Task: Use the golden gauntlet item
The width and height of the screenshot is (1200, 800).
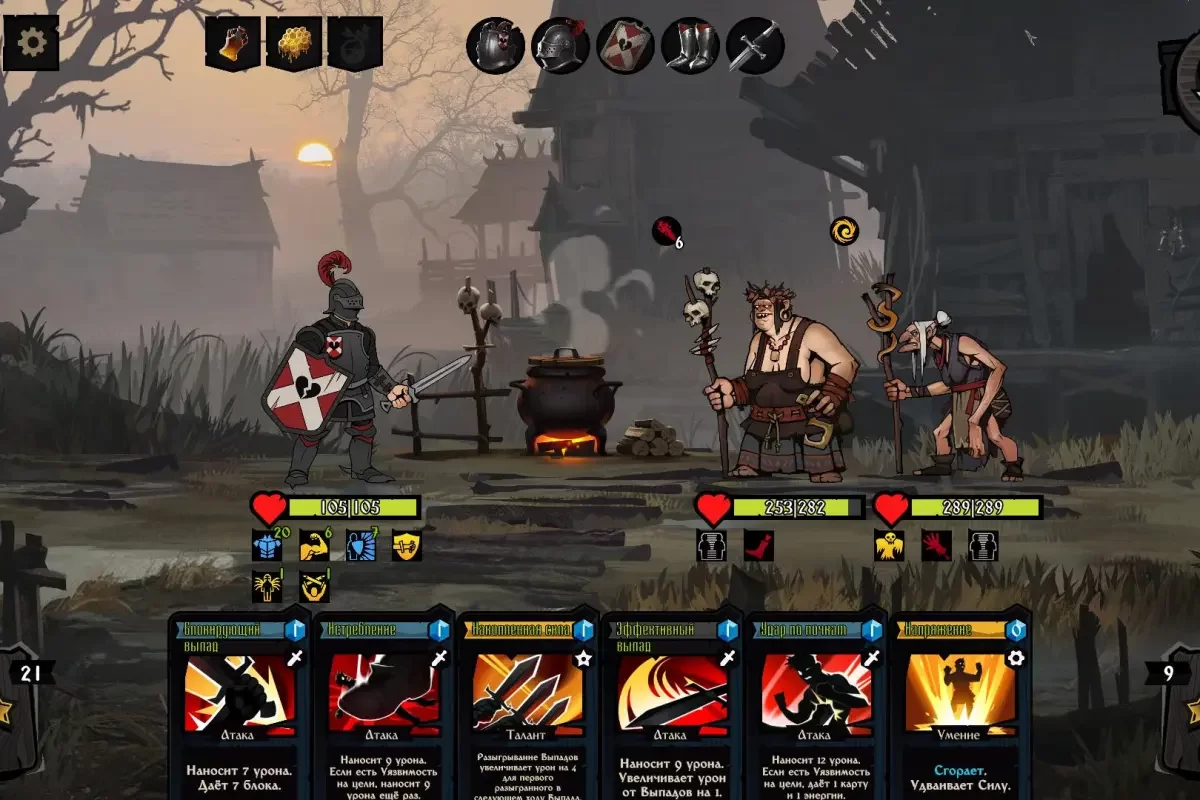Action: pyautogui.click(x=232, y=44)
